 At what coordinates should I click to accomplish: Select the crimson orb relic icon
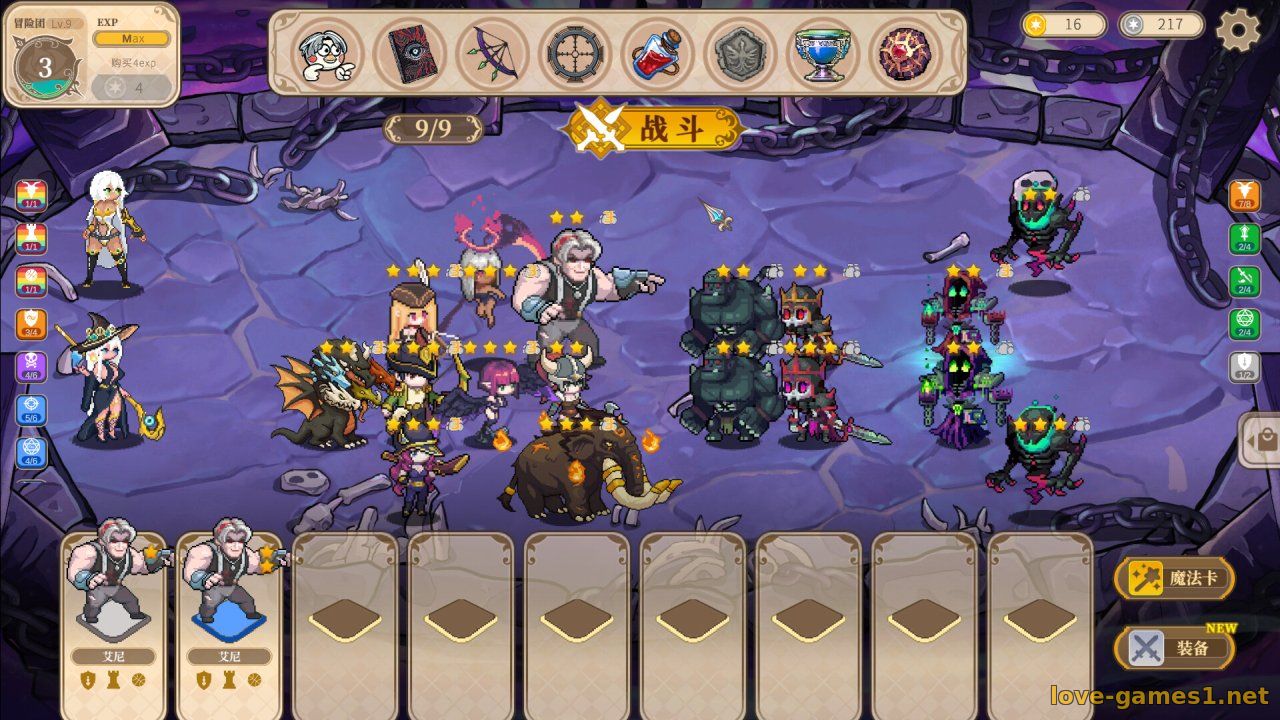(905, 54)
